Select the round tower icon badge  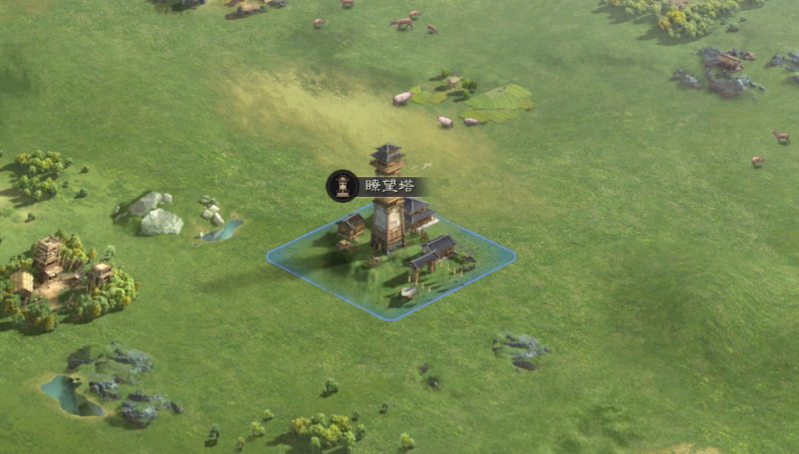coord(342,185)
